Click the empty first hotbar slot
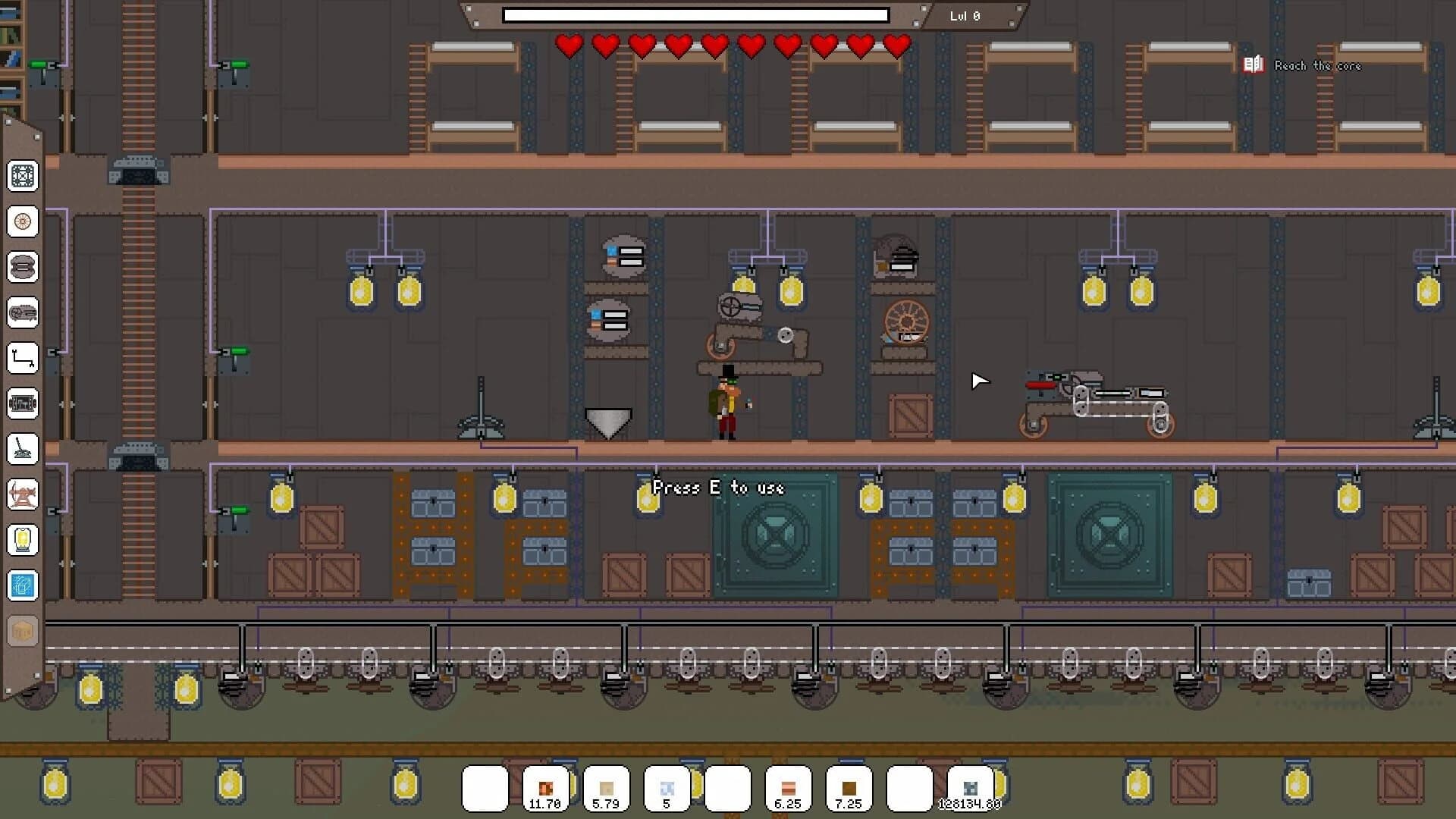 [486, 787]
